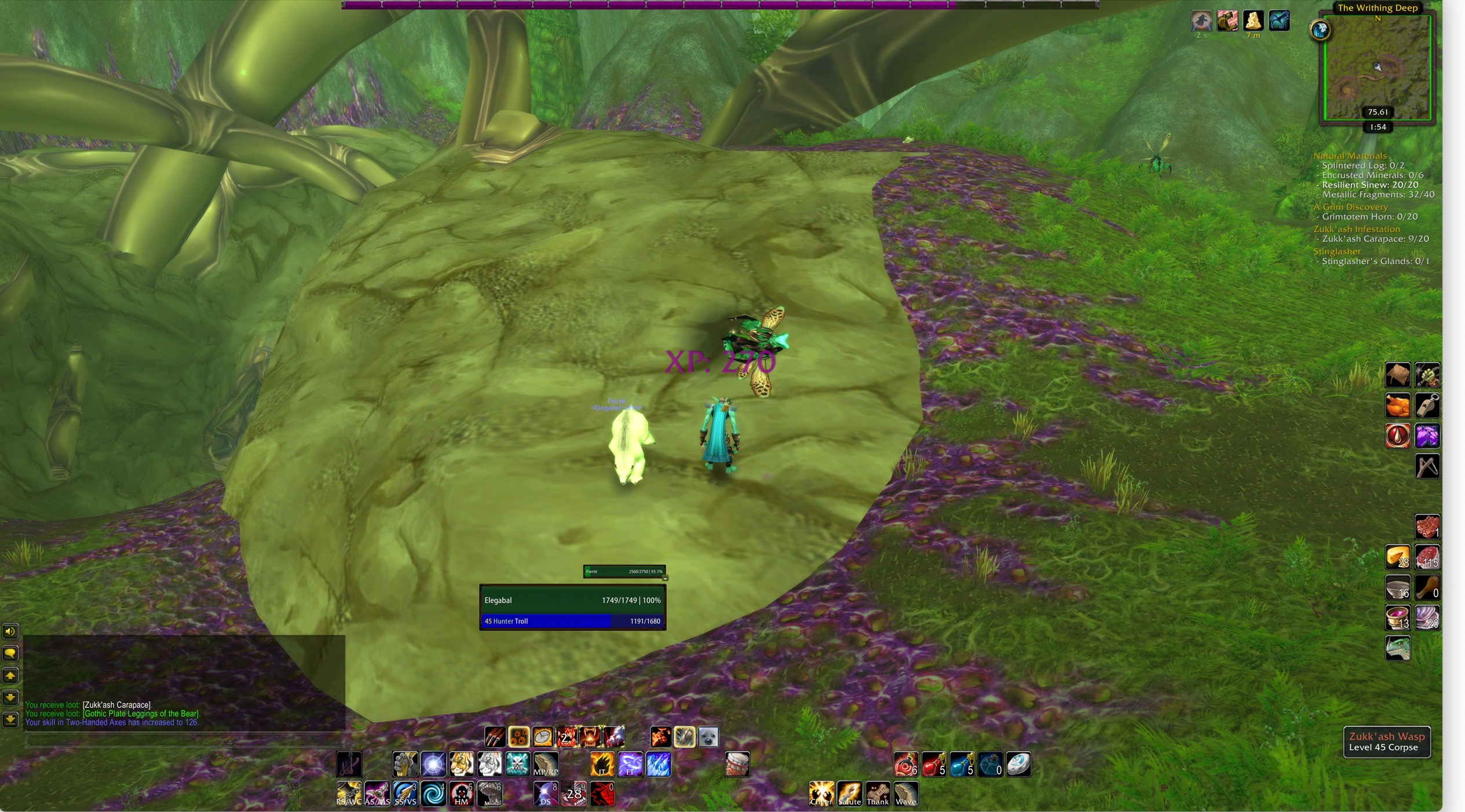1465x812 pixels.
Task: Place the IT flame trap ability
Action: tap(602, 765)
